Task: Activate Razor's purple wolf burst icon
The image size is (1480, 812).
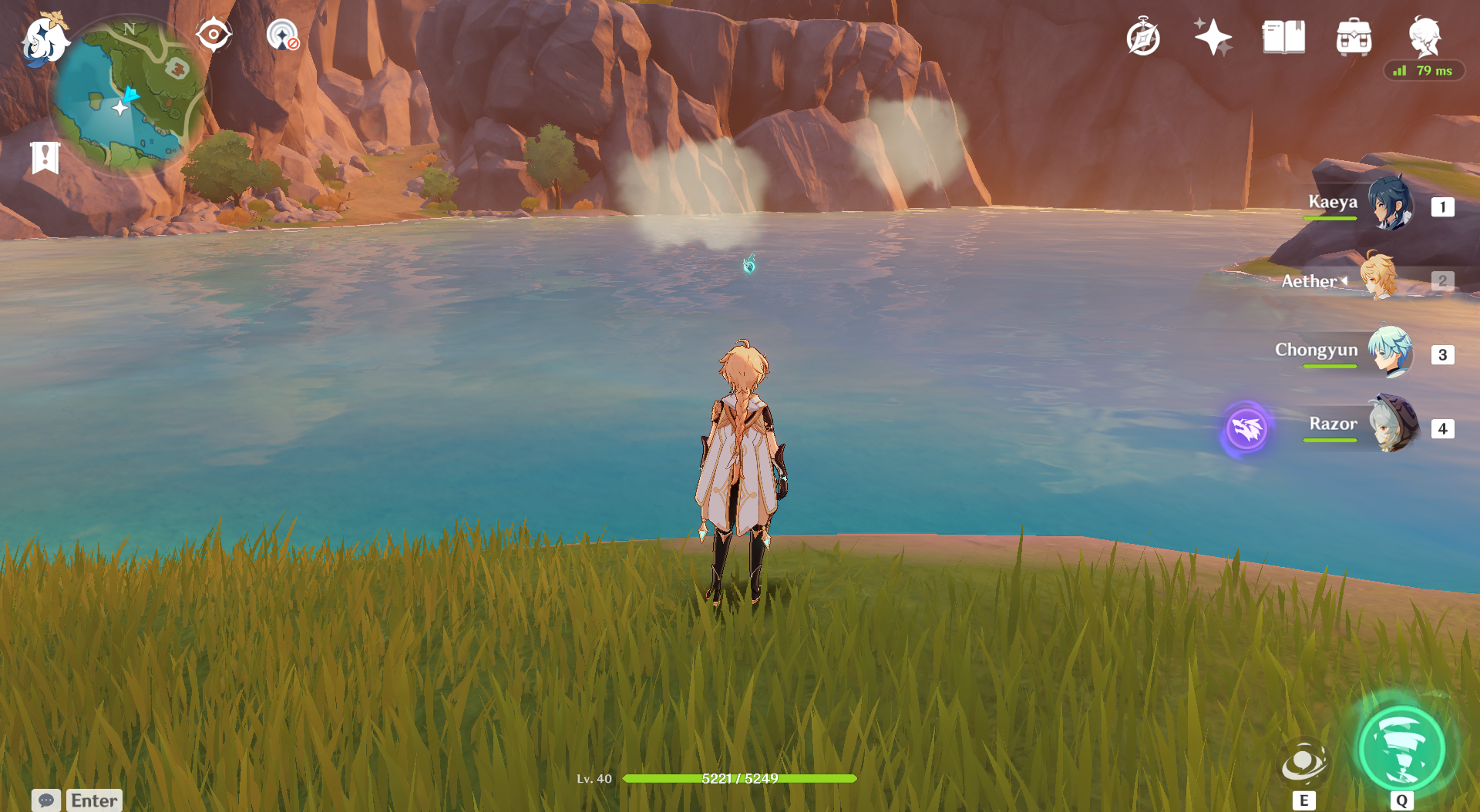Action: coord(1246,428)
